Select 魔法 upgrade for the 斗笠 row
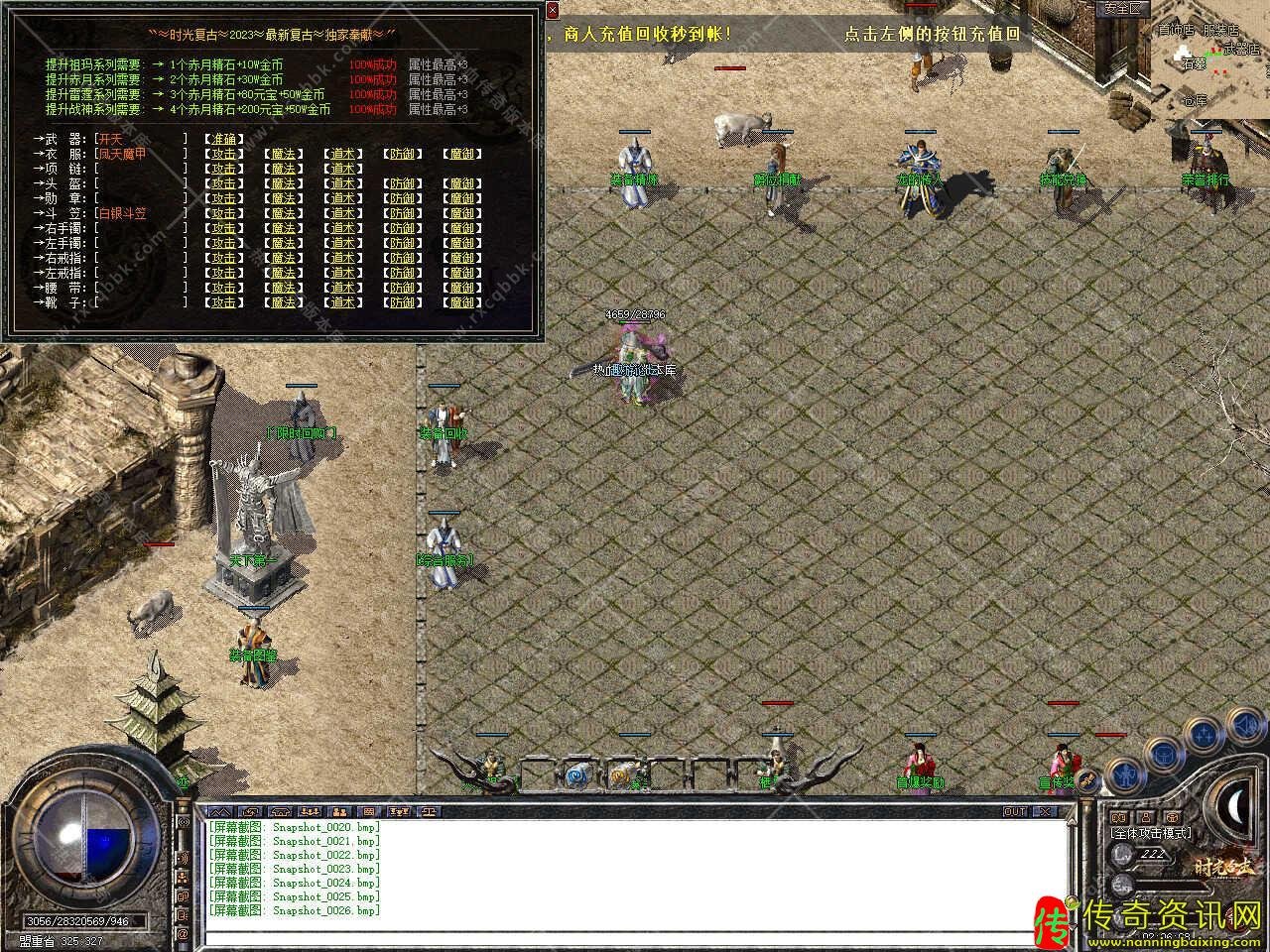This screenshot has width=1270, height=952. point(283,213)
